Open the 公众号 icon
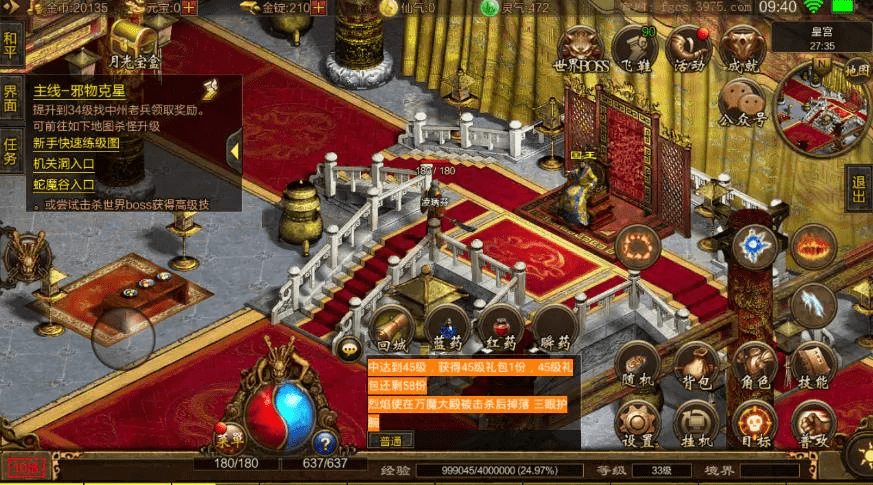Screen dimensions: 873x485 [742, 102]
